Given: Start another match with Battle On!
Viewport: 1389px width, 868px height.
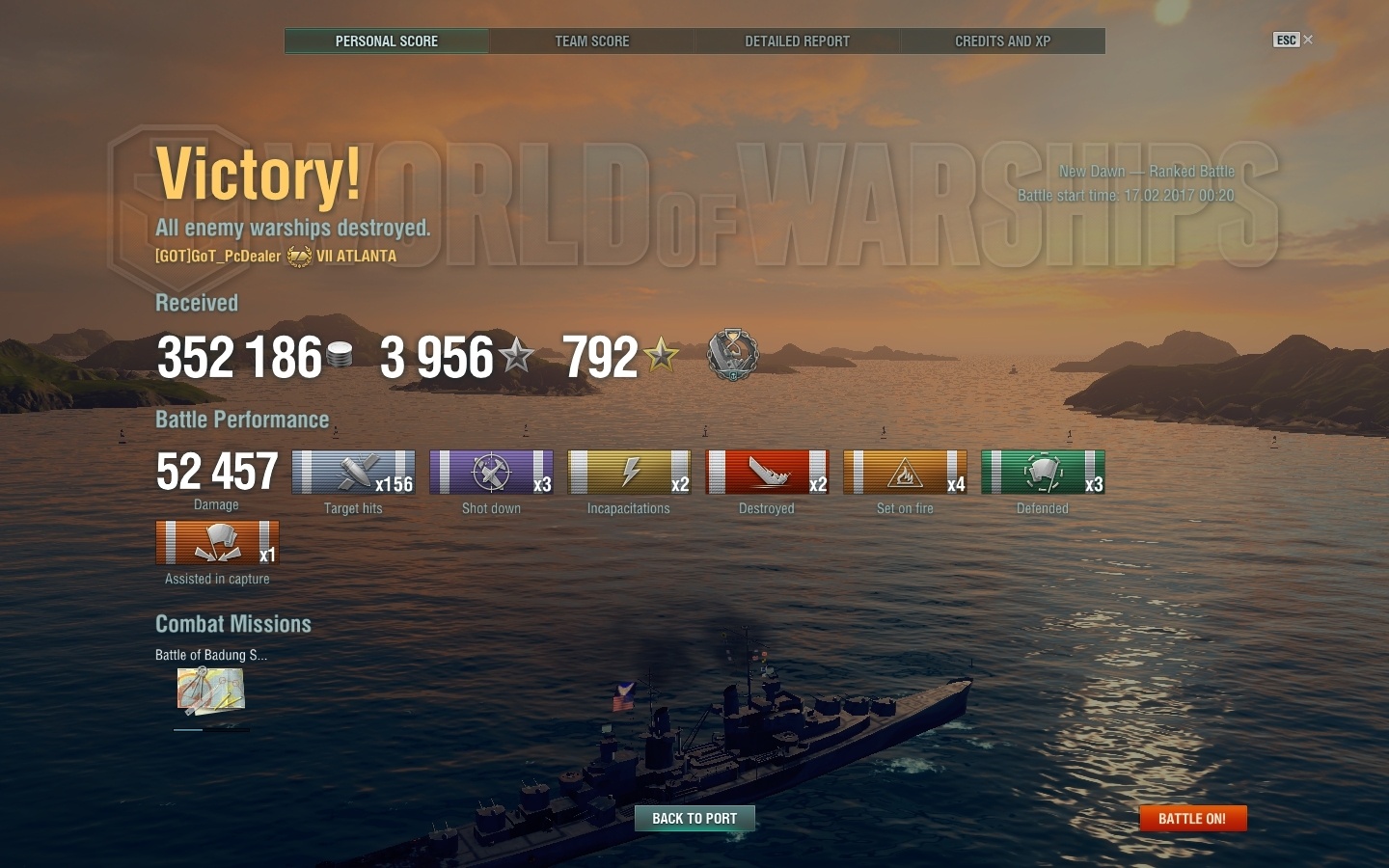Looking at the screenshot, I should tap(1192, 818).
